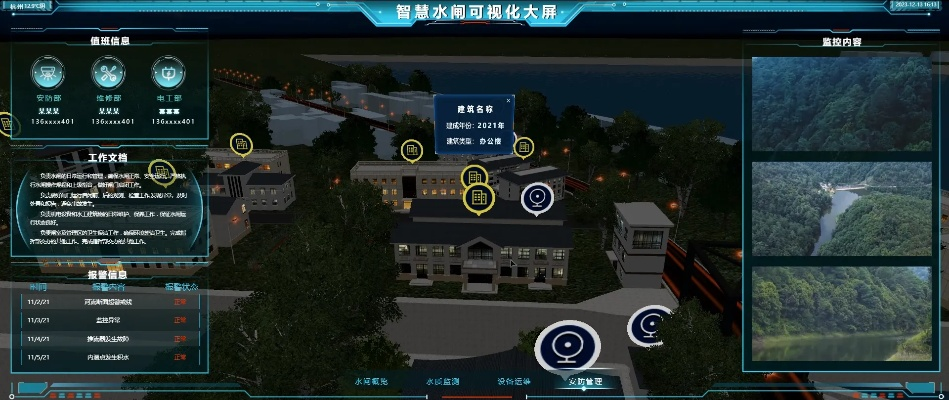Open the top forest monitoring feed

[840, 103]
